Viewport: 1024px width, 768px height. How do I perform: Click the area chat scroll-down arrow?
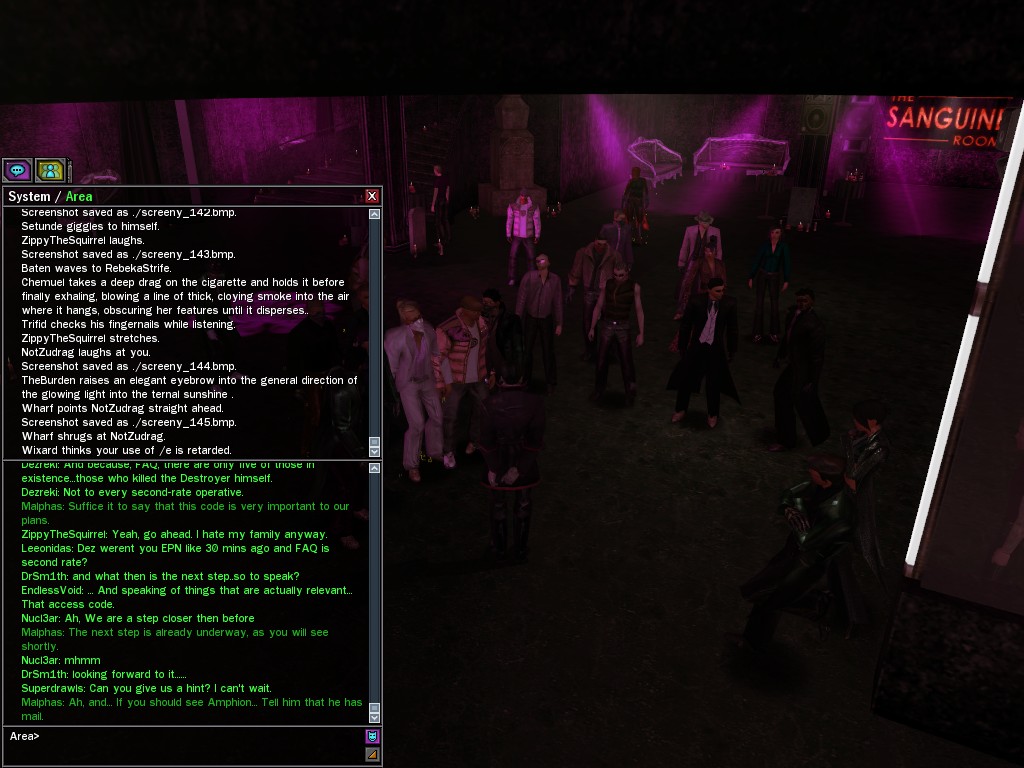click(374, 717)
